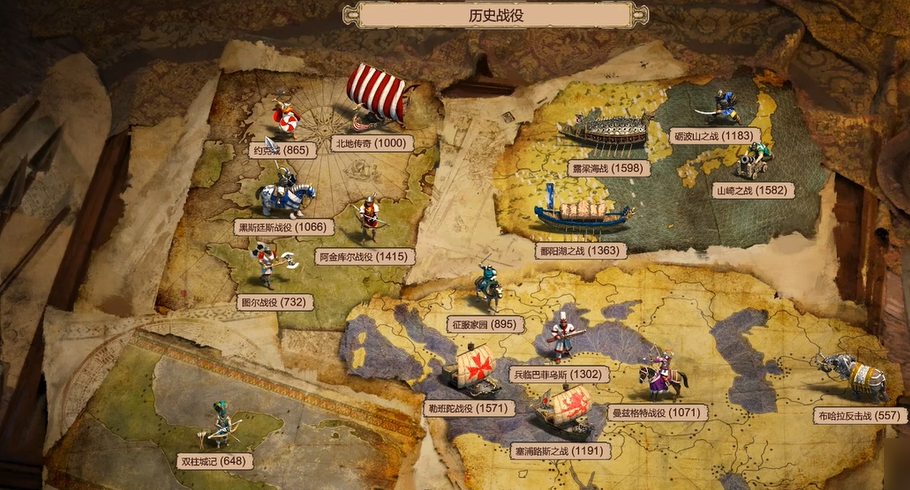
Task: Choose the 砺波山之战 (1183) scenario
Action: [714, 135]
